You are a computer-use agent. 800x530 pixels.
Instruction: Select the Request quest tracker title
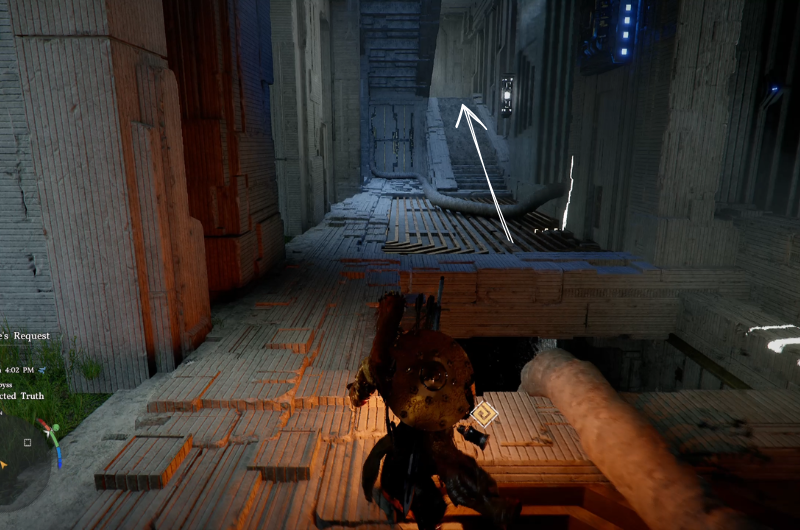(x=26, y=336)
